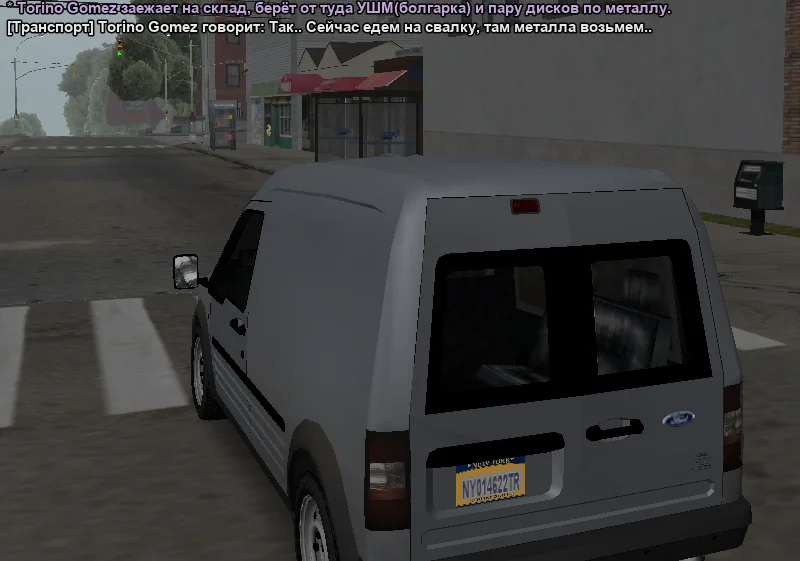Screen dimensions: 800x561
Task: Select the [Транспорт] chat line from Torino Gomez
Action: point(329,28)
